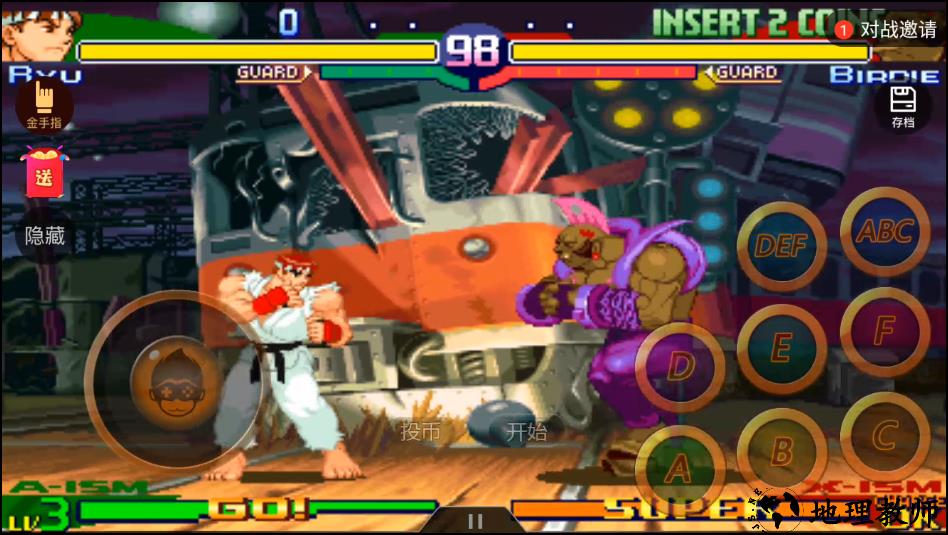Viewport: 948px width, 535px height.
Task: Open the 对战邀请 battle invite notification
Action: coord(887,30)
